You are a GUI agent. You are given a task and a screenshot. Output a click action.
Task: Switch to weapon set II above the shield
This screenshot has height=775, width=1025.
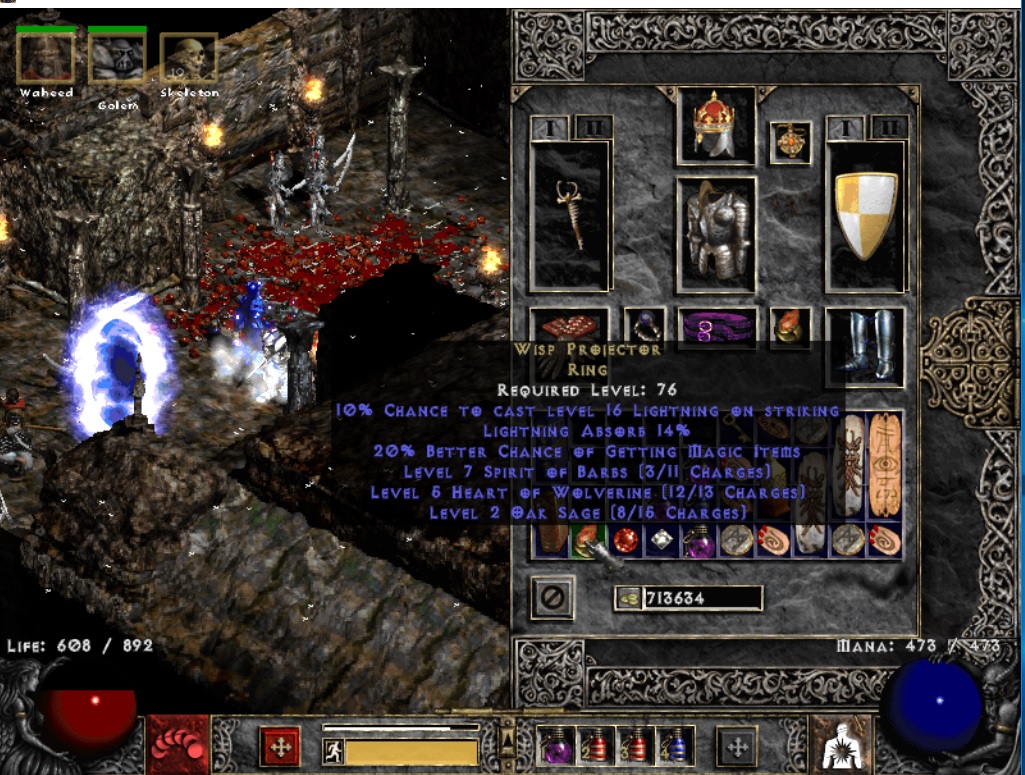[x=888, y=127]
